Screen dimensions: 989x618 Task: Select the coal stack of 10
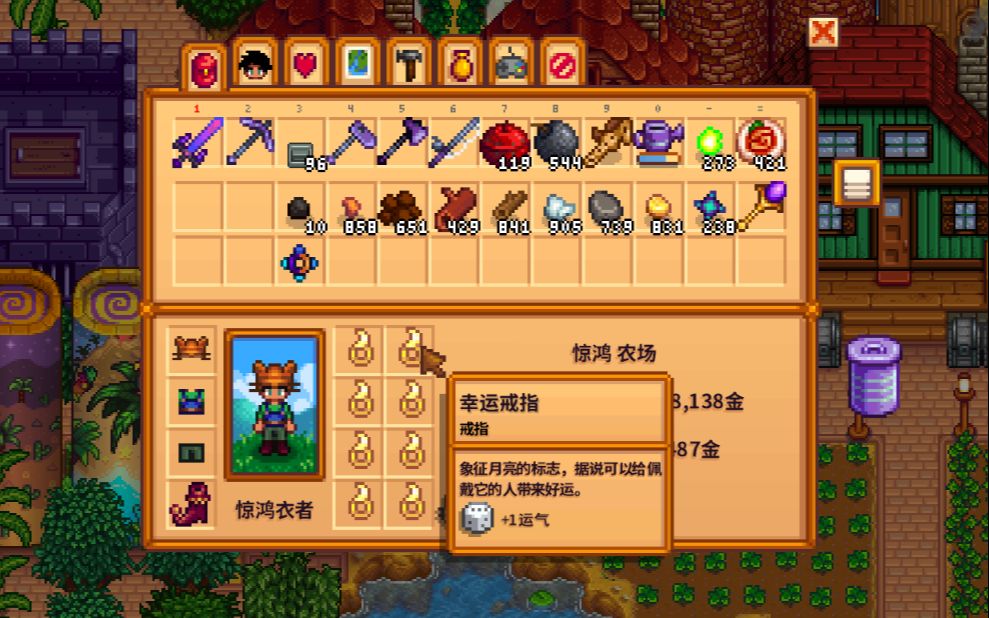tap(300, 208)
